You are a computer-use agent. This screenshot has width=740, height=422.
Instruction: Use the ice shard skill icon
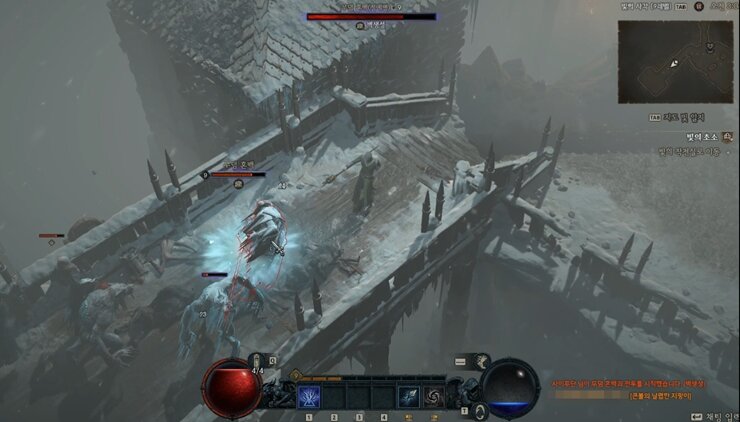(409, 397)
